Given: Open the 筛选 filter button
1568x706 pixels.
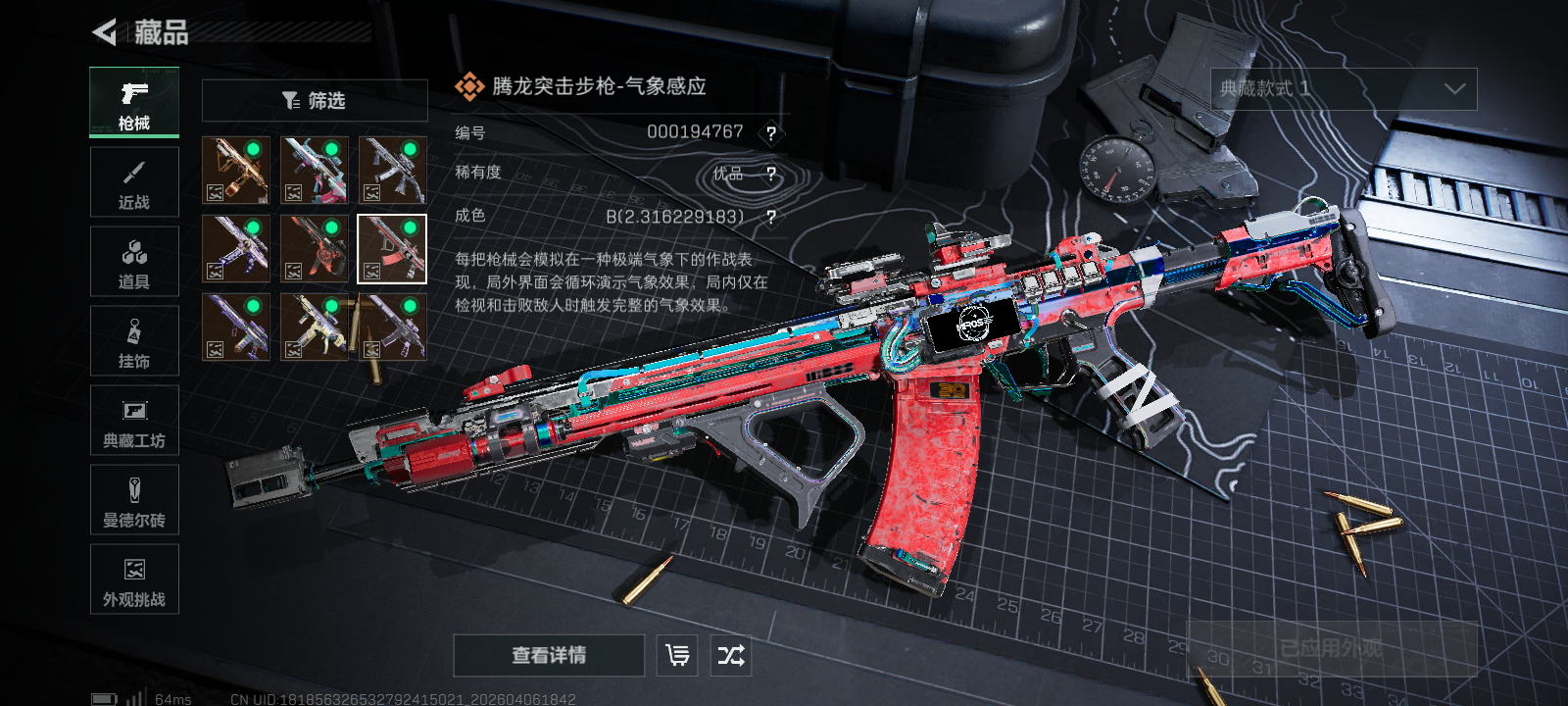Looking at the screenshot, I should 315,101.
